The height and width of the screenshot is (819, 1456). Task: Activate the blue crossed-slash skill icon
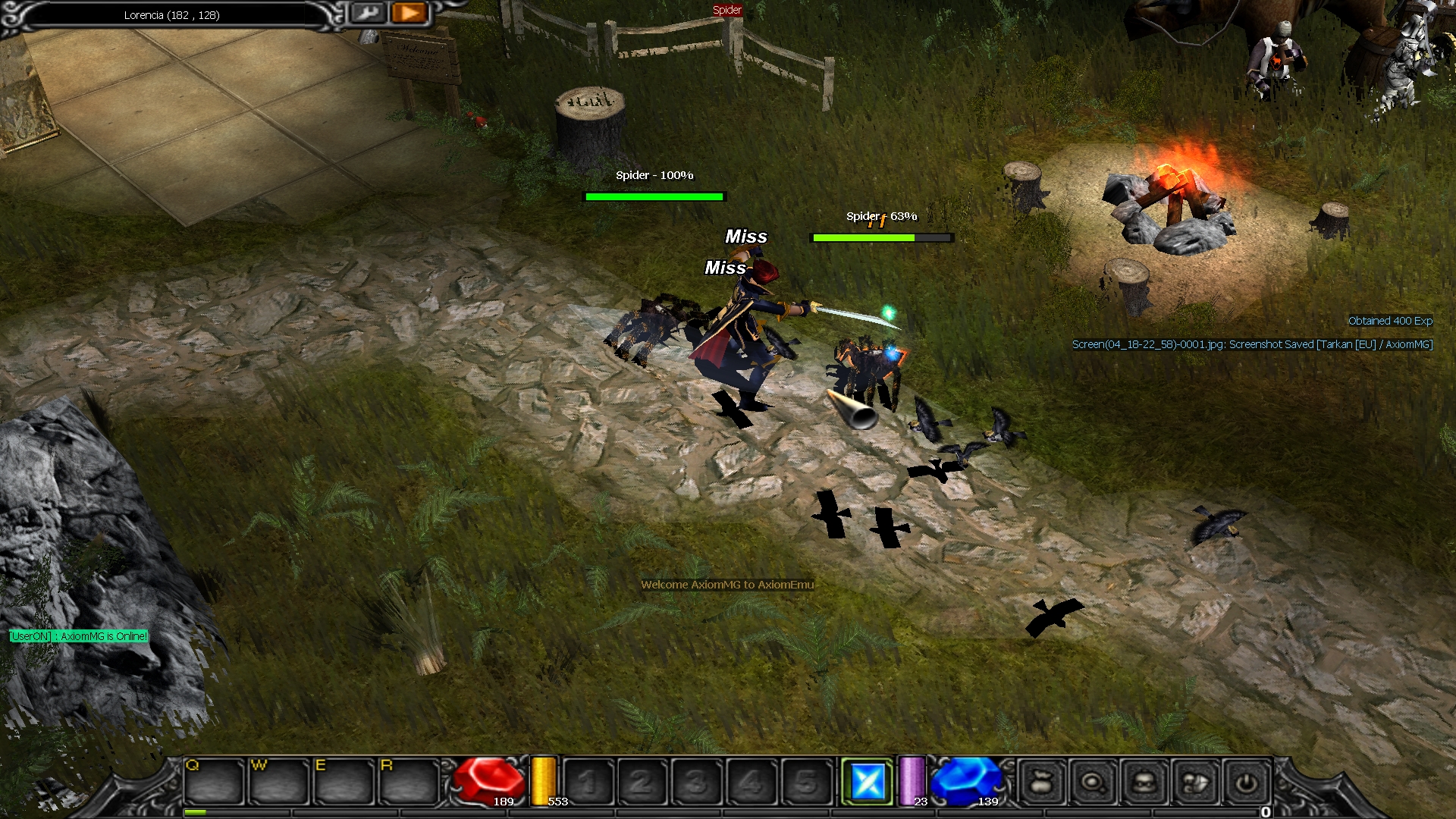868,781
